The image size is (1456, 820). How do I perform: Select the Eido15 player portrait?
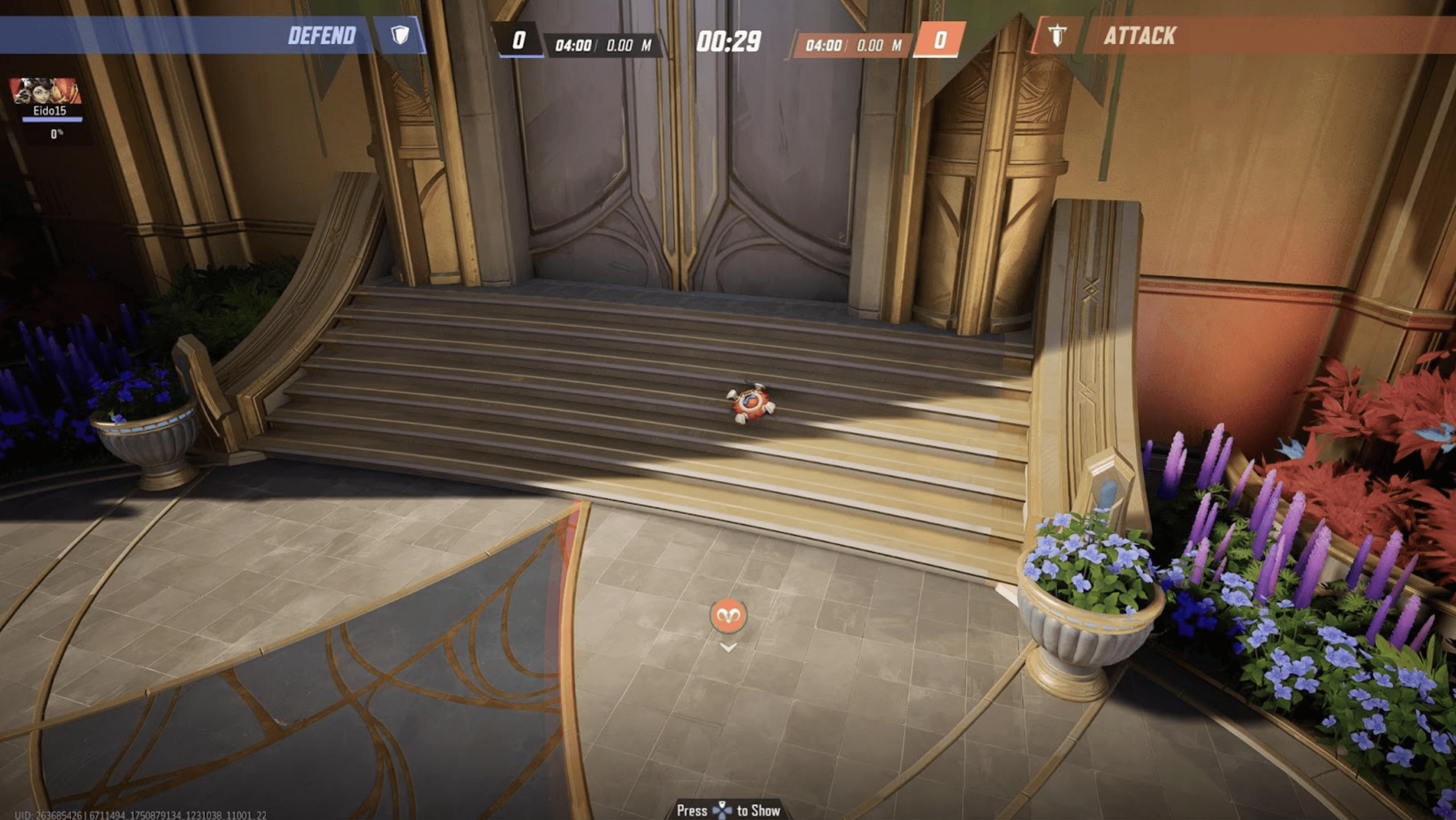(45, 91)
